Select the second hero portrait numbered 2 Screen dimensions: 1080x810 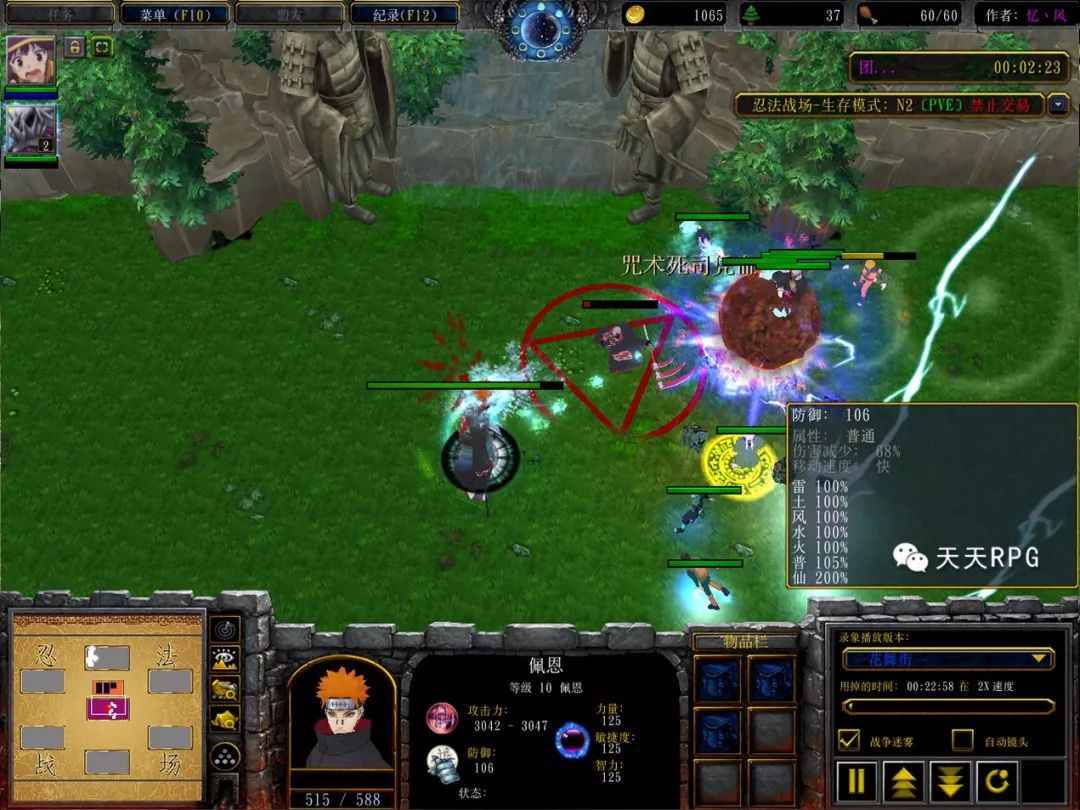(x=30, y=129)
